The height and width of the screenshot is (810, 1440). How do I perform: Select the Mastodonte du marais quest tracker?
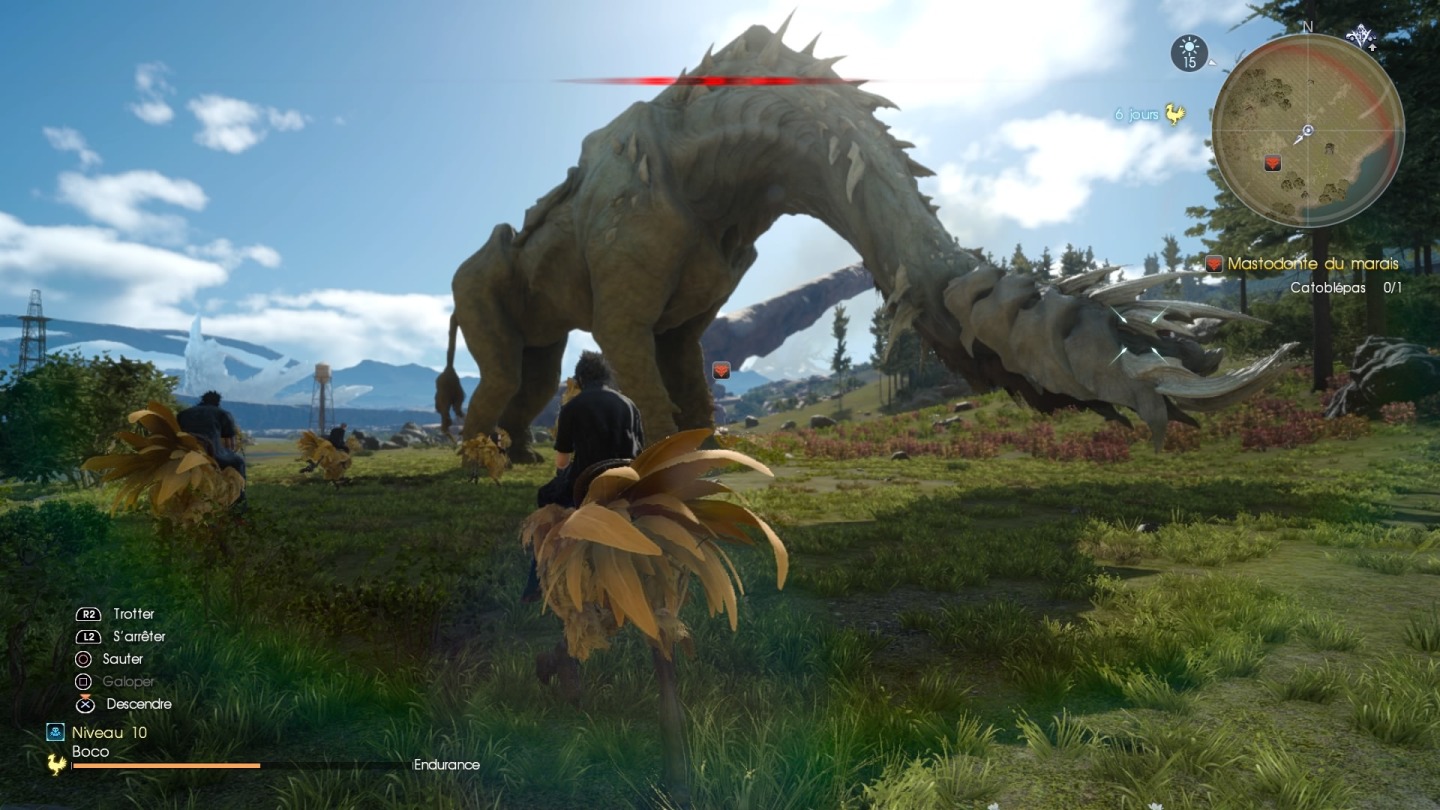[x=1312, y=264]
